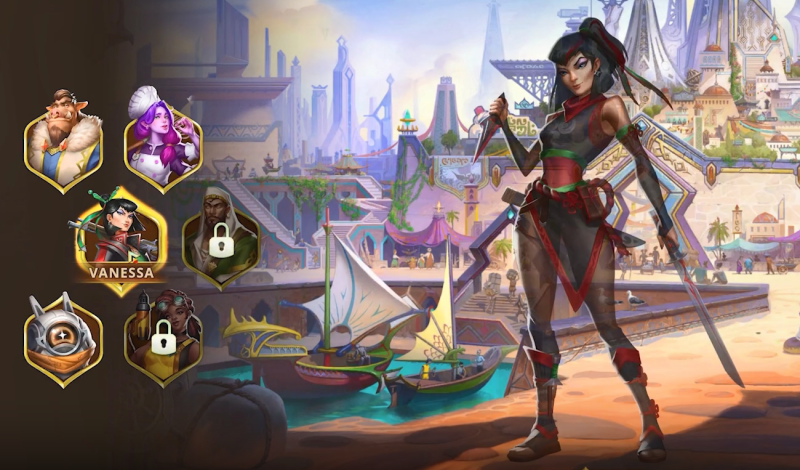Click the locked goggles-wearing hero portrait
The width and height of the screenshot is (800, 470).
click(163, 338)
